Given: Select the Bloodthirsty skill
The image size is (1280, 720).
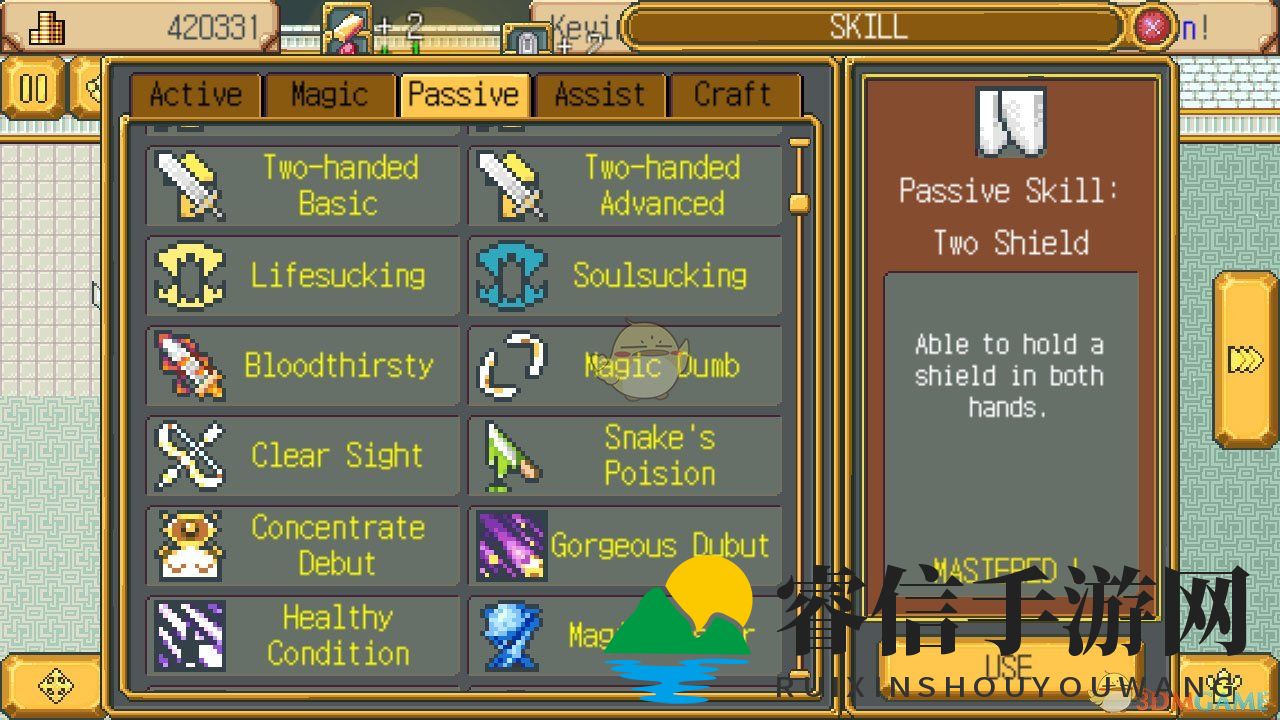Looking at the screenshot, I should point(302,366).
